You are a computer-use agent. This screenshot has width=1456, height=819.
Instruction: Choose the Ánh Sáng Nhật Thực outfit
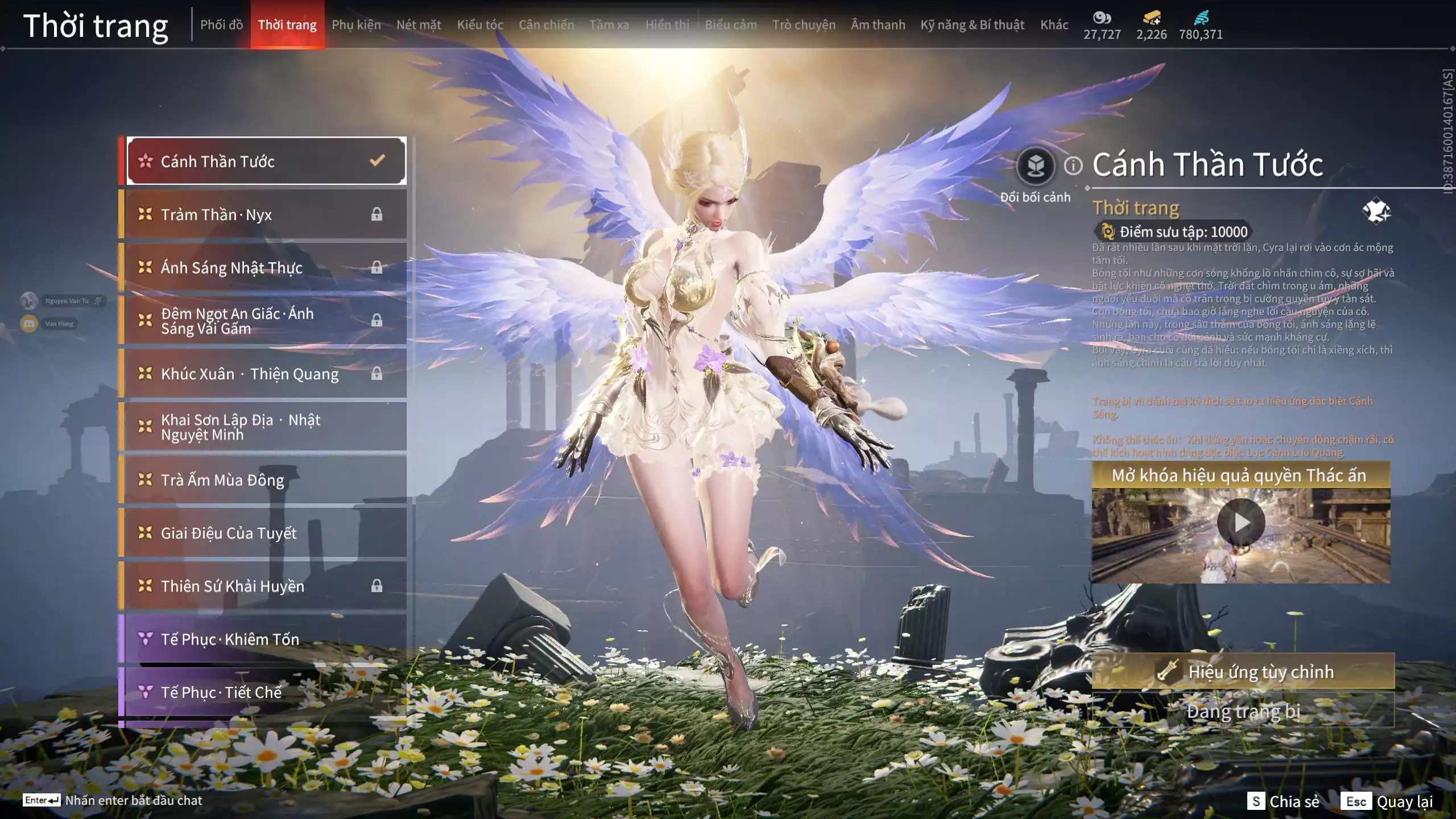[x=265, y=267]
